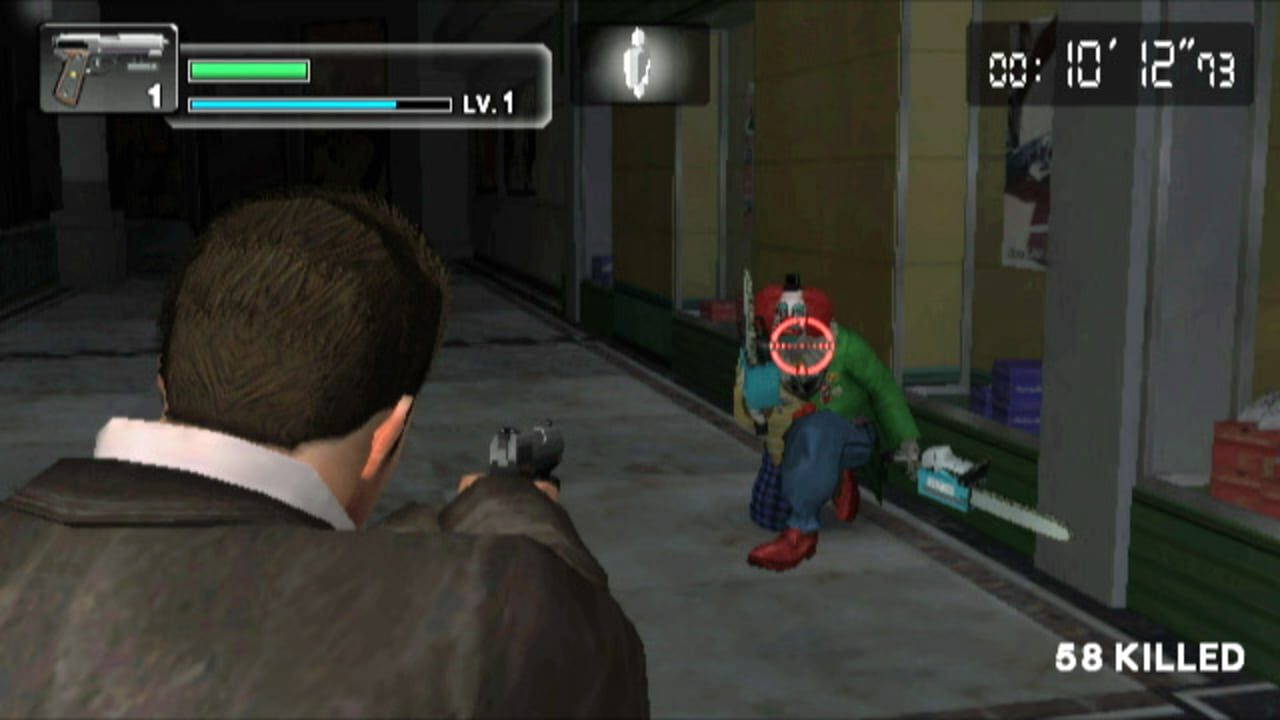Click the handgun aimed at the clown
Image resolution: width=1280 pixels, height=720 pixels.
(525, 450)
